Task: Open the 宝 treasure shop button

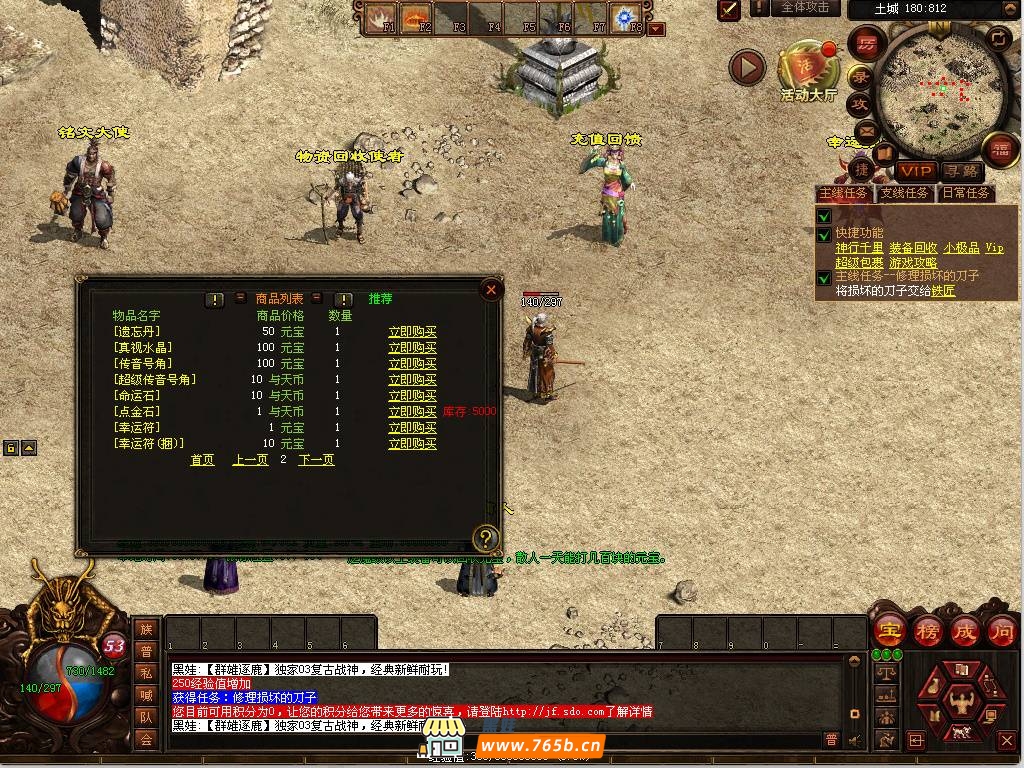Action: [x=888, y=632]
